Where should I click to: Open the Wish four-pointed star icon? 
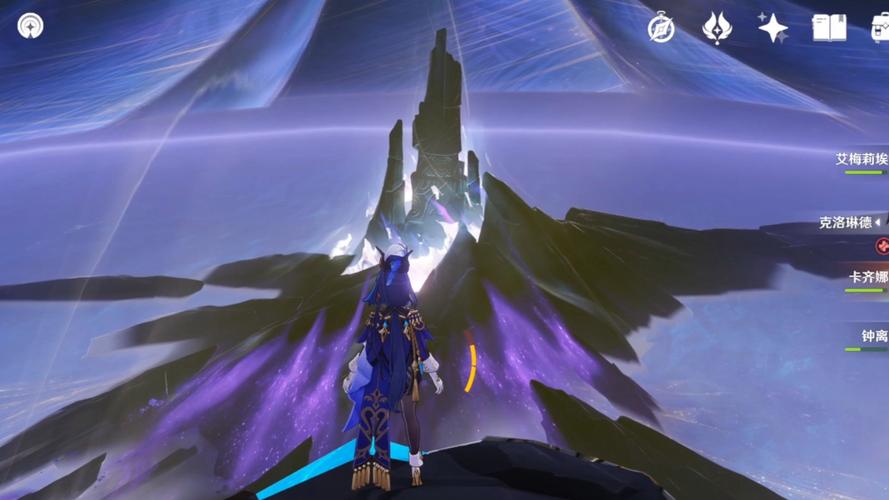coord(773,28)
